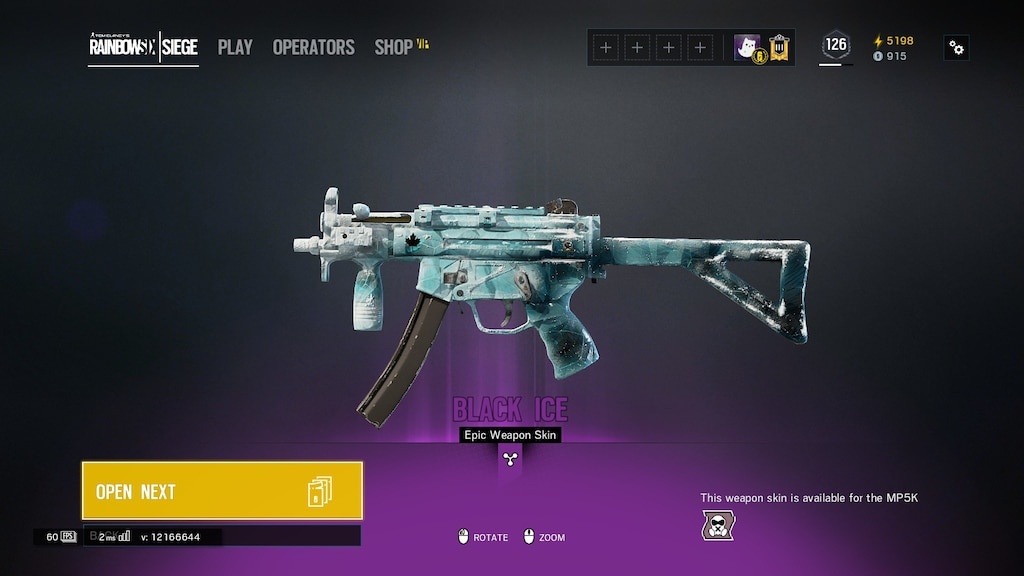The image size is (1024, 576).
Task: Click the Rainbow Six Siege home logo
Action: pyautogui.click(x=143, y=47)
